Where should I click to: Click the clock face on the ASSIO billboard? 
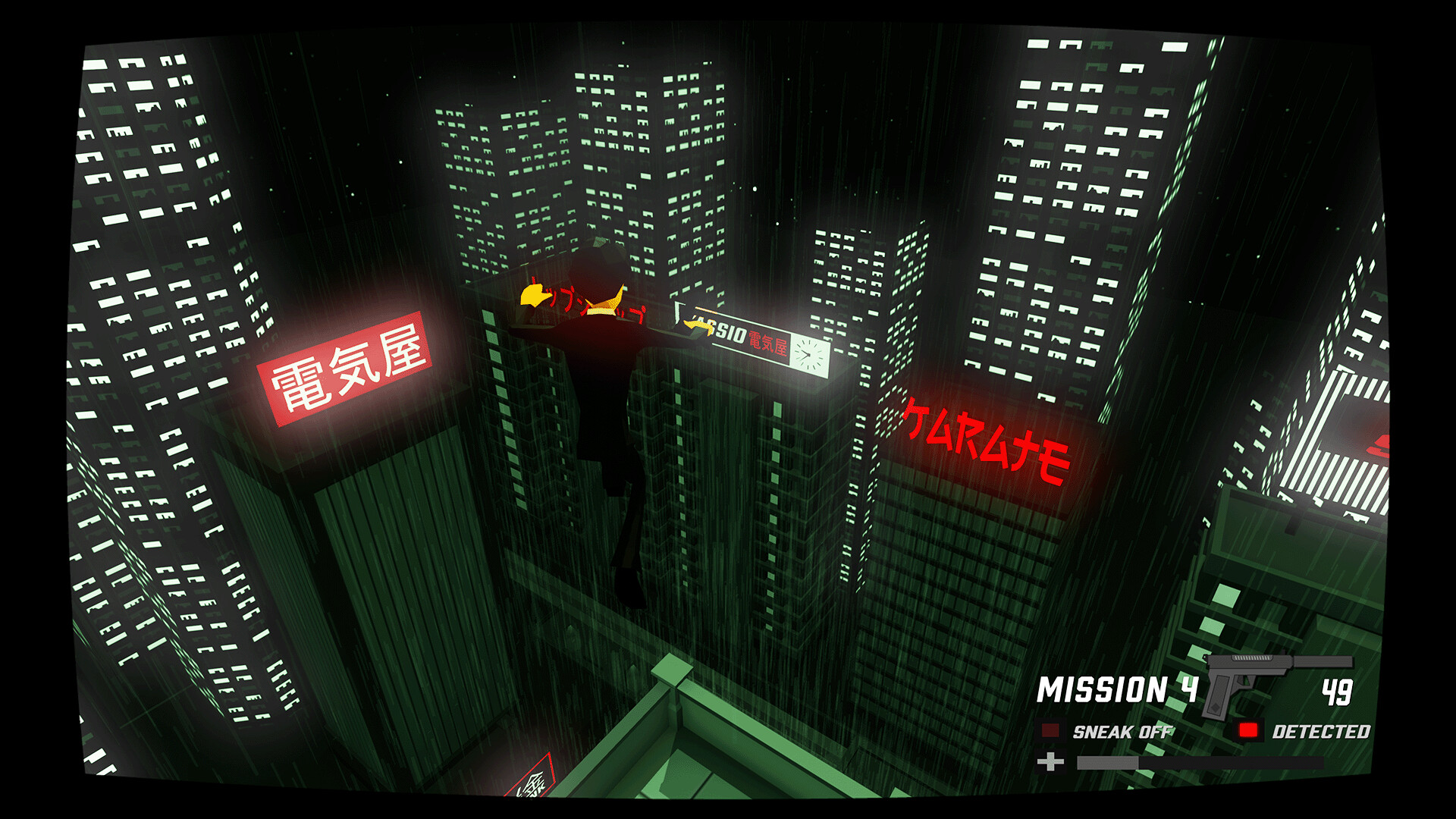809,356
